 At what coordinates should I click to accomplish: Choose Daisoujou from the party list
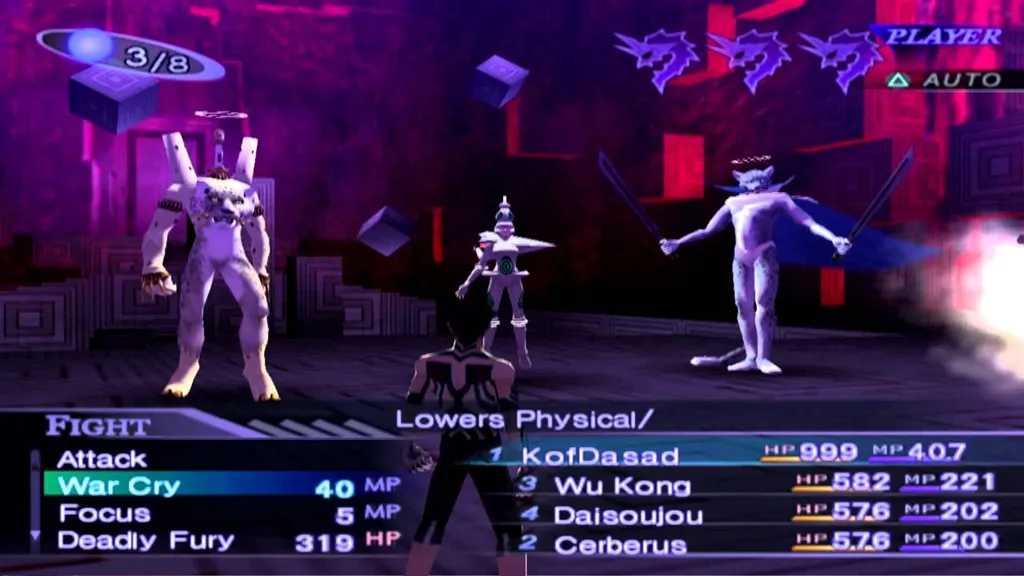[628, 516]
